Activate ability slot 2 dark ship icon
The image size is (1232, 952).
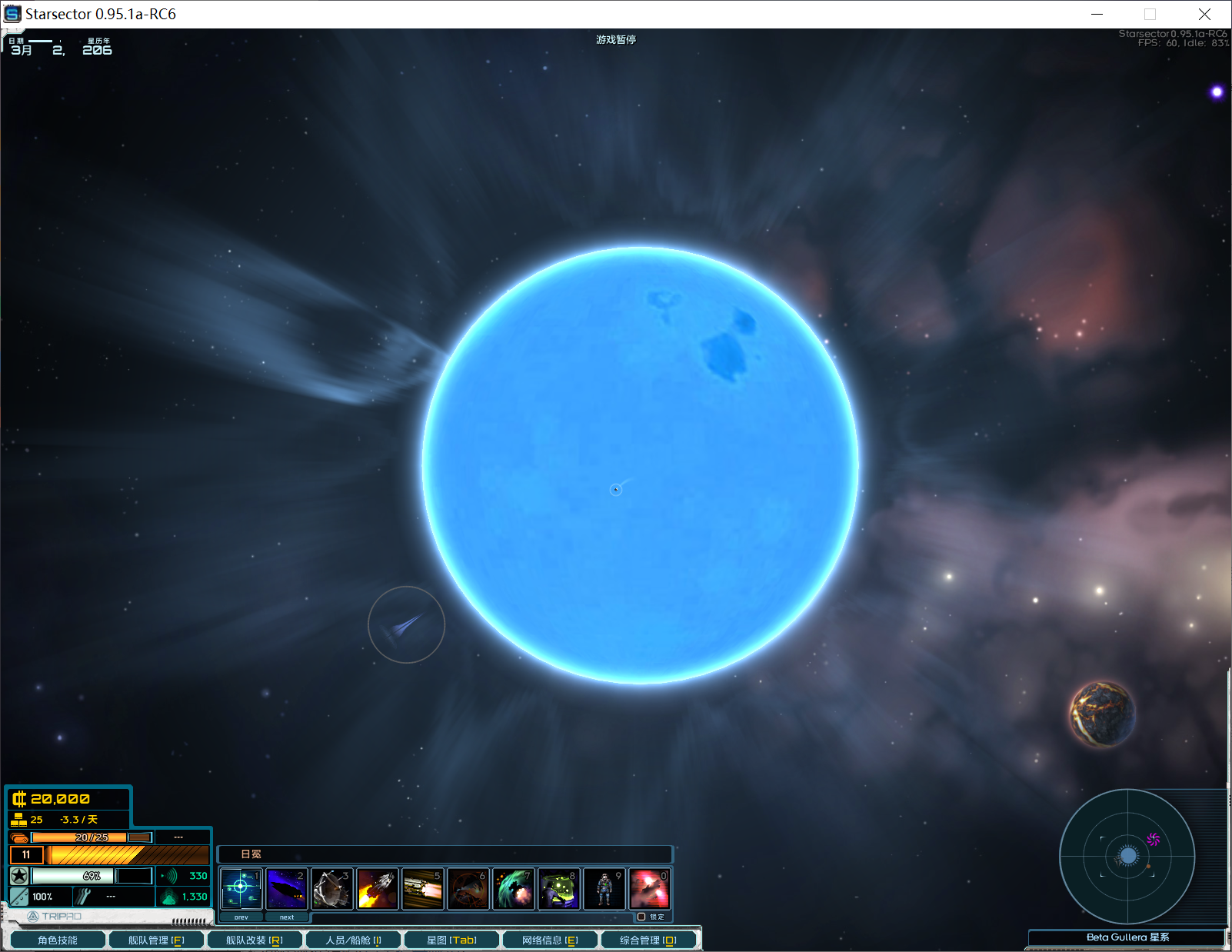tap(287, 889)
